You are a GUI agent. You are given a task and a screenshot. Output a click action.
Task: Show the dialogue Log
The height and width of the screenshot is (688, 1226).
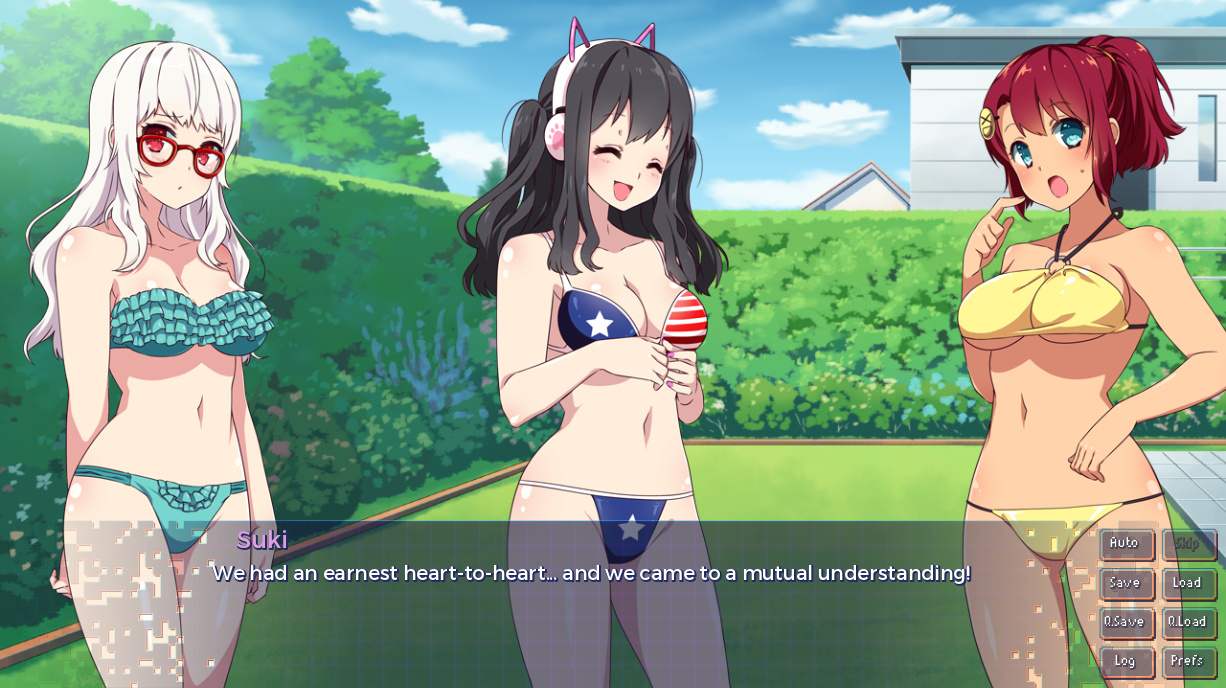click(x=1126, y=661)
